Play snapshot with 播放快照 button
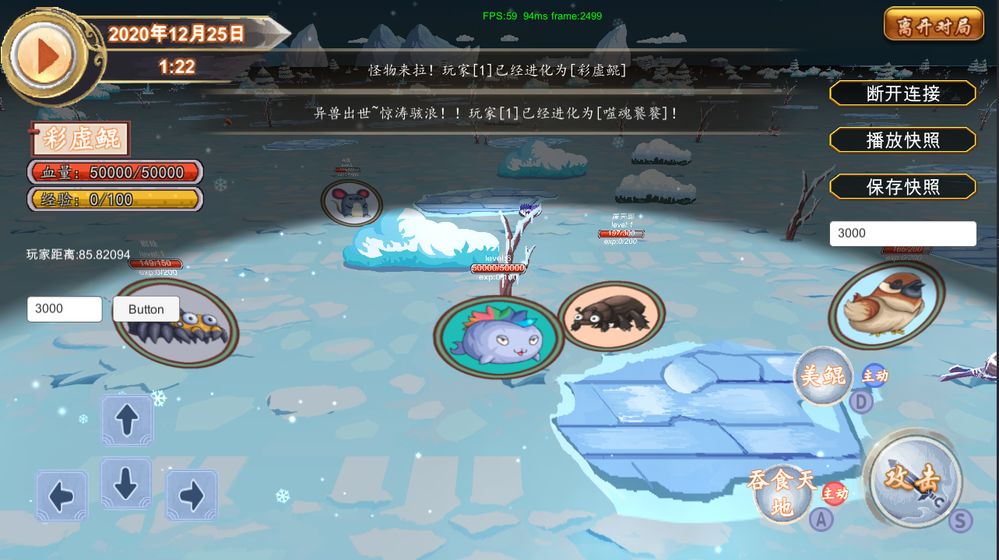Image resolution: width=999 pixels, height=560 pixels. [902, 140]
